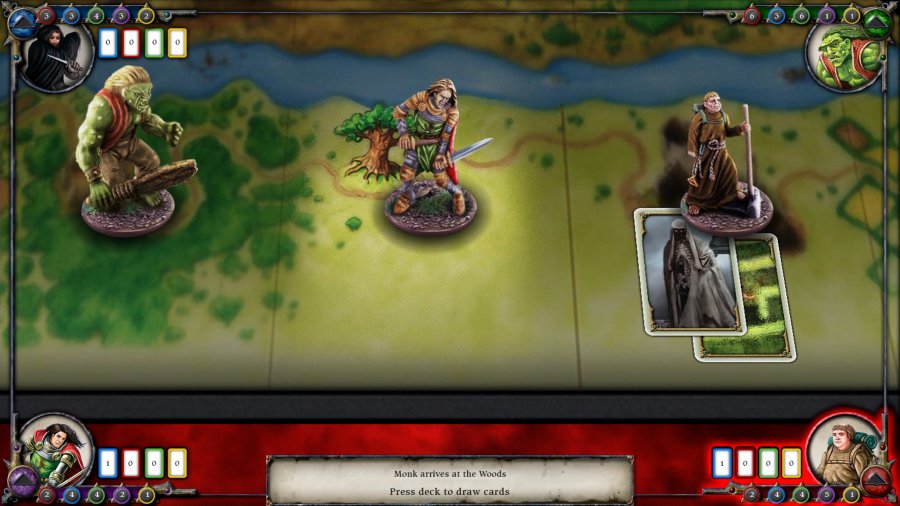Select the Warrior's portrait

pyautogui.click(x=56, y=452)
